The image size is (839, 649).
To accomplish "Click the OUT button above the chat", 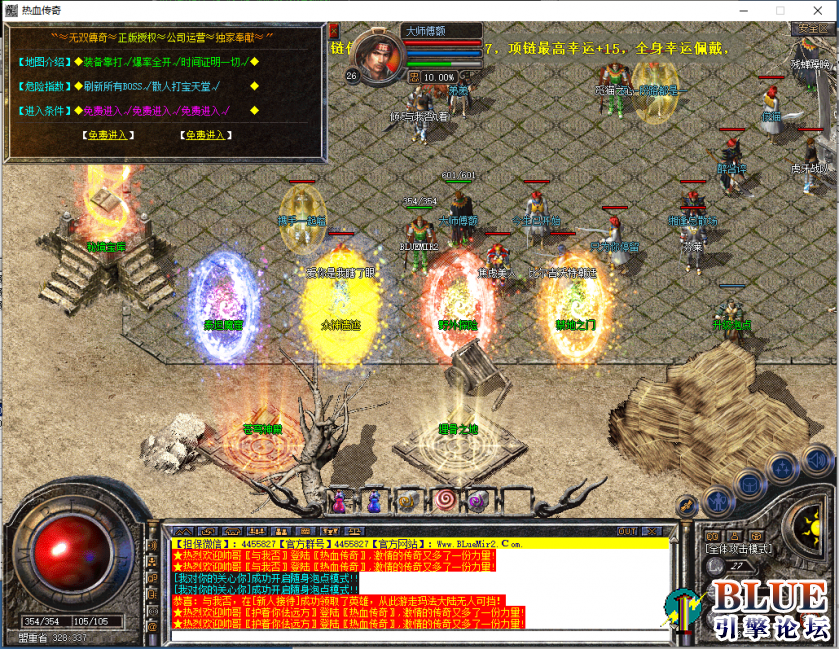I will (627, 530).
